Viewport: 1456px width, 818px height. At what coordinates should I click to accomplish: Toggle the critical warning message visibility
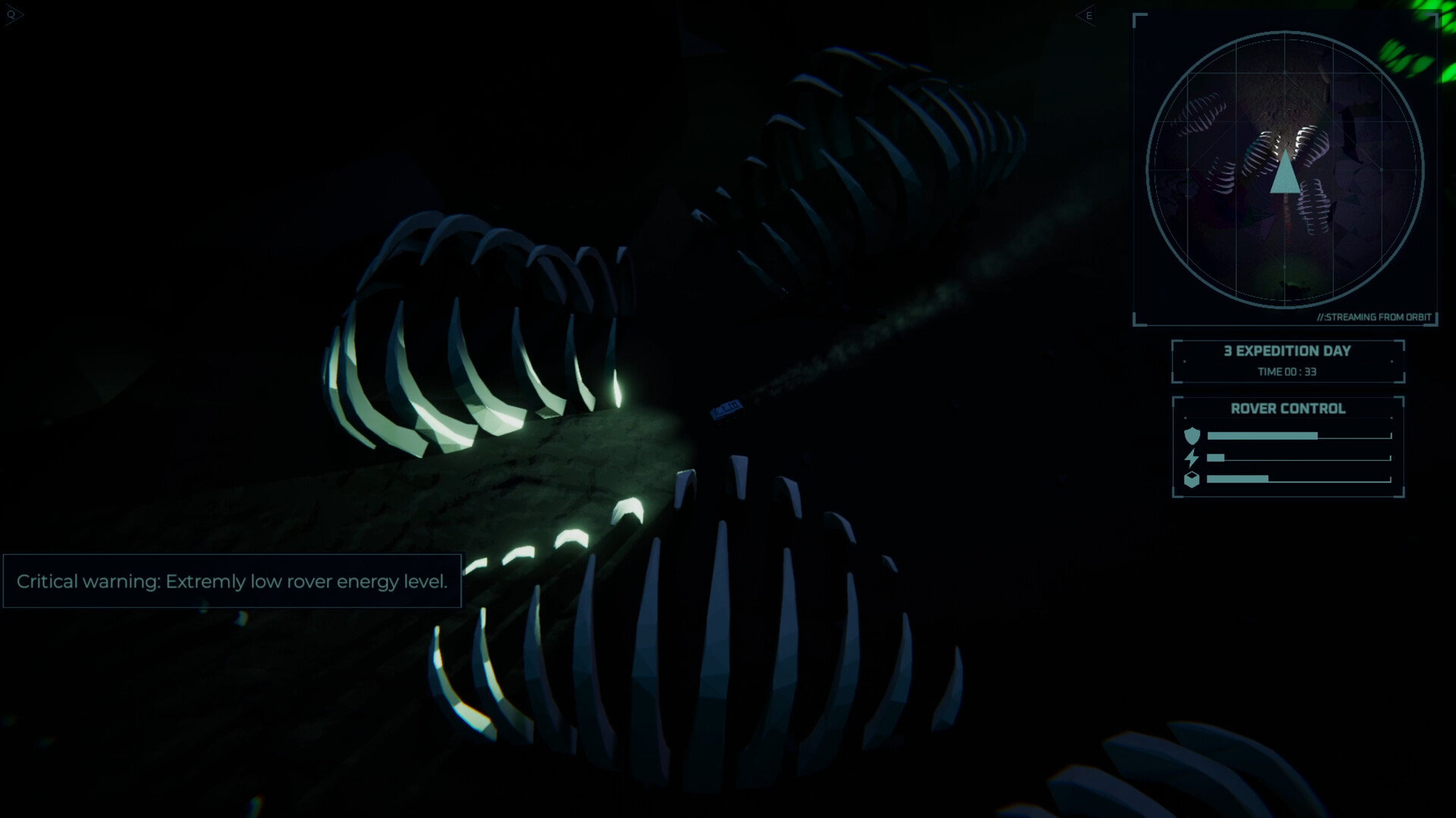233,581
